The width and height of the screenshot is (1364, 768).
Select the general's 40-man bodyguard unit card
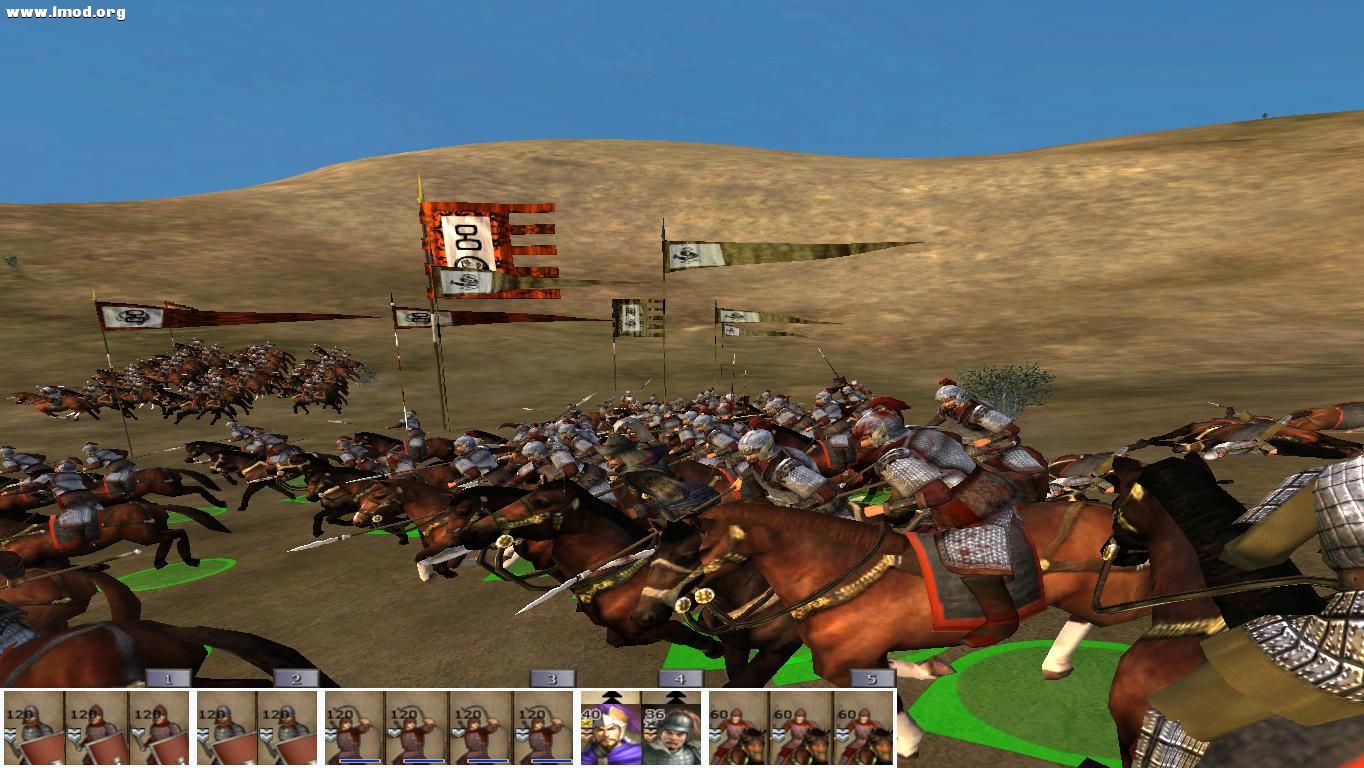tap(610, 730)
